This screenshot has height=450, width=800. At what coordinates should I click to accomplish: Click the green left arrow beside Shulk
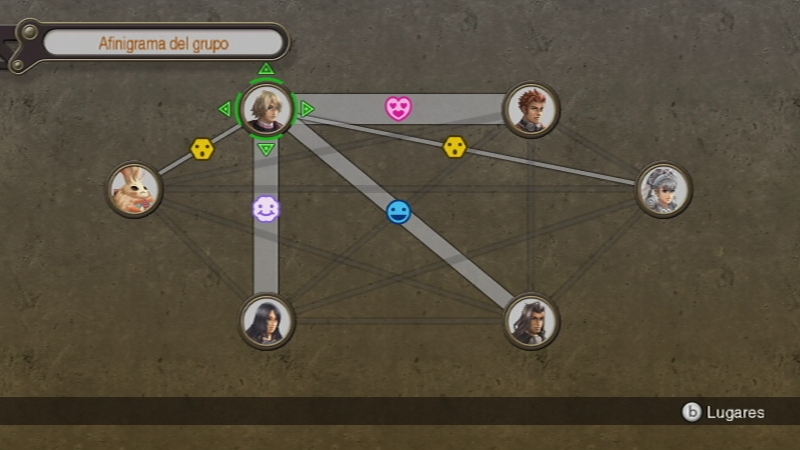coord(225,108)
